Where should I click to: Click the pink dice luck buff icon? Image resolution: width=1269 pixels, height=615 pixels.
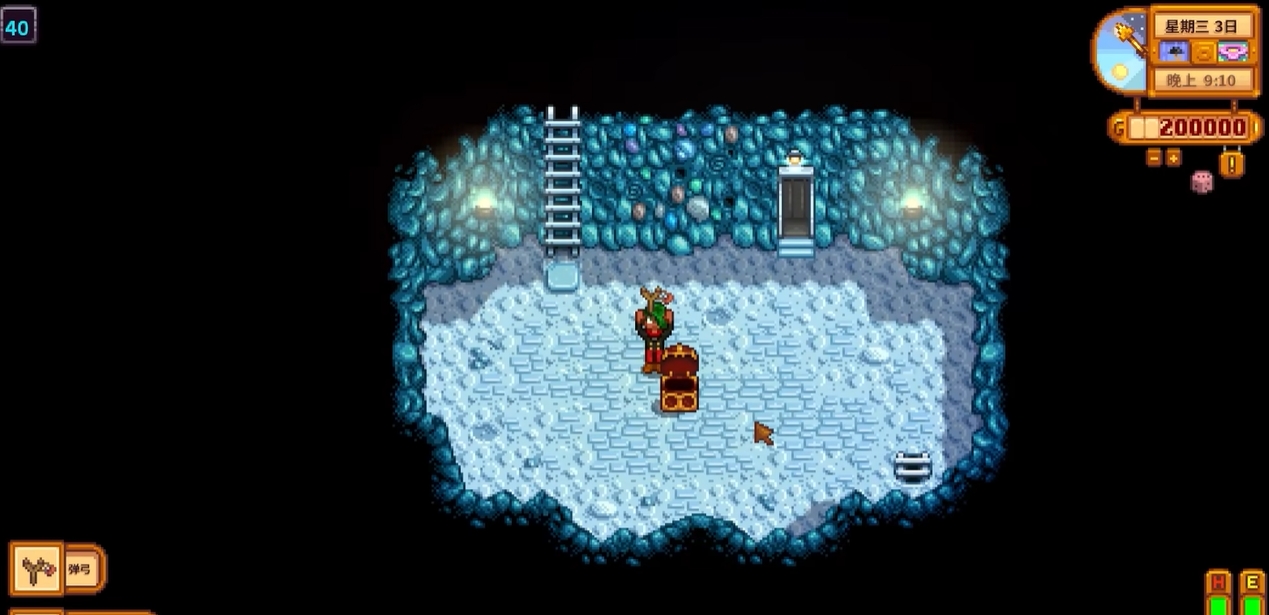pos(1202,182)
